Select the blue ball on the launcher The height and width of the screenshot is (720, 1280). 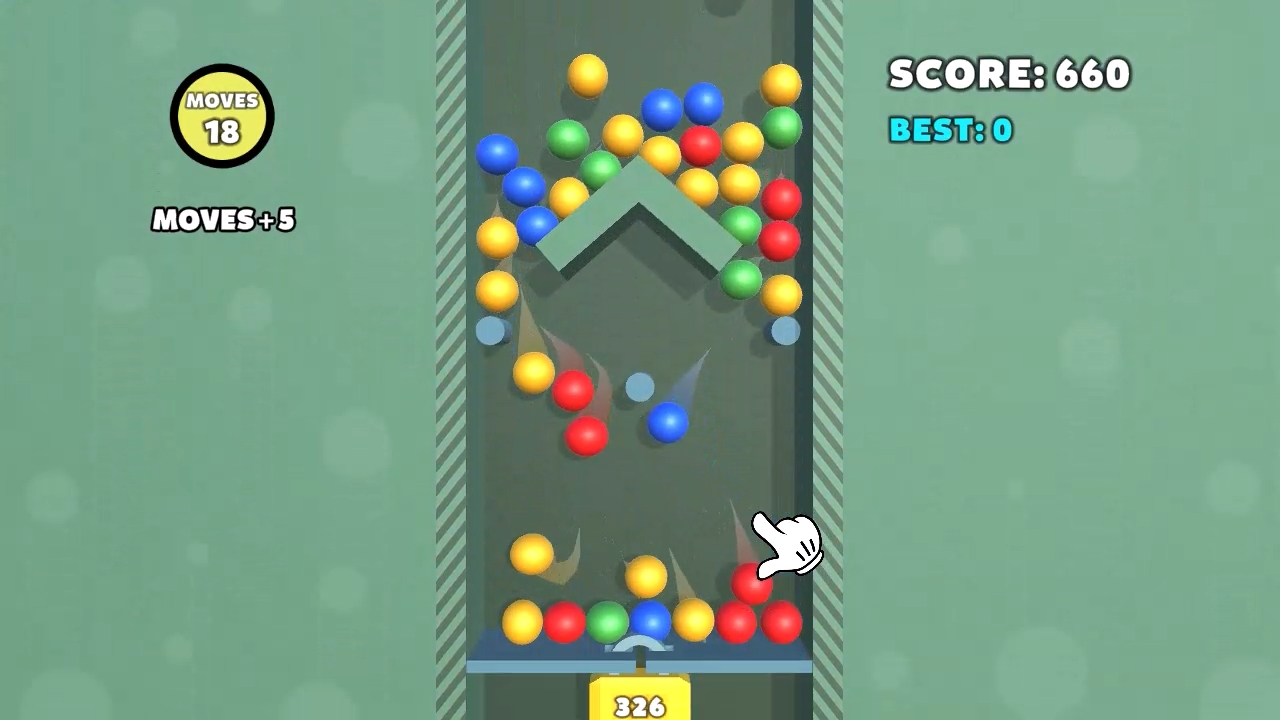pyautogui.click(x=651, y=622)
